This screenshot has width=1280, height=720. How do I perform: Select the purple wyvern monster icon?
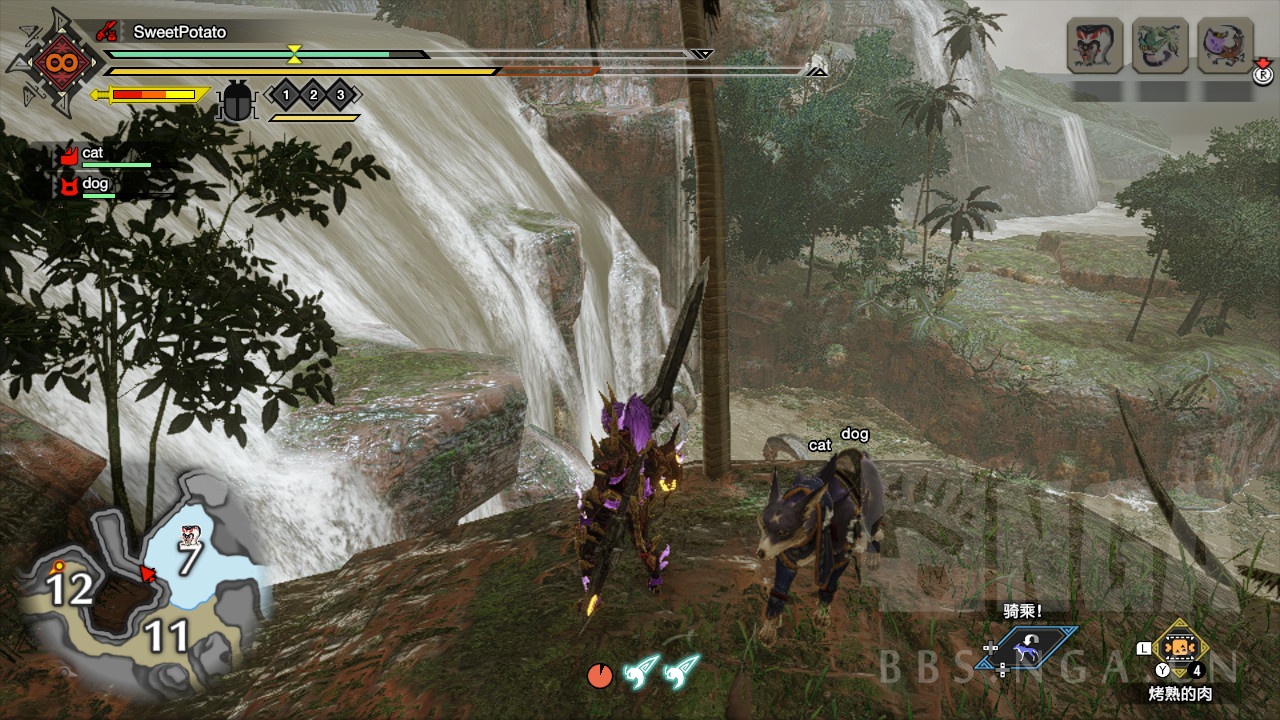(1225, 46)
